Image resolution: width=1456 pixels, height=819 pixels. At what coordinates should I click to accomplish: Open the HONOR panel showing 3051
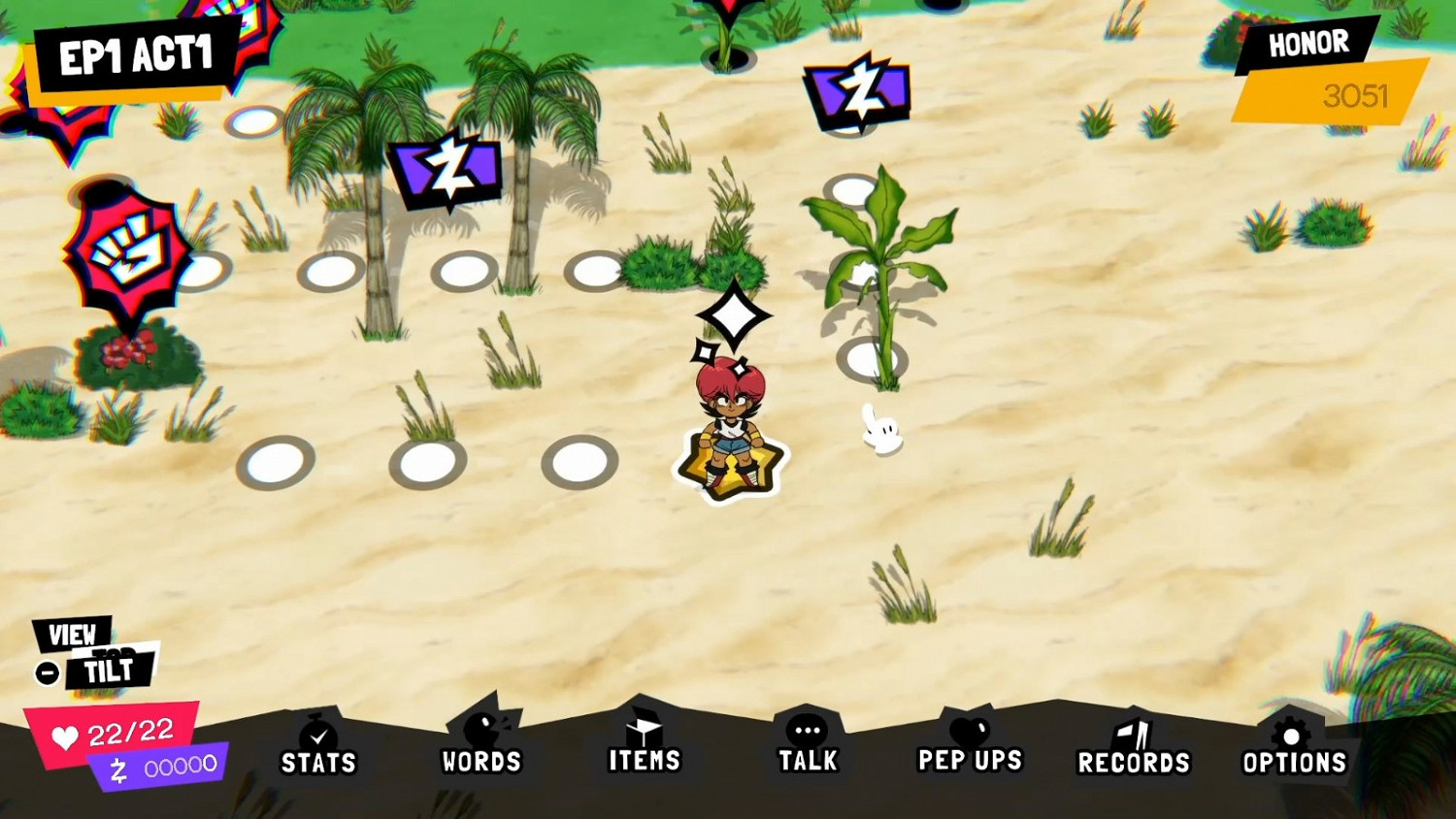point(1308,44)
